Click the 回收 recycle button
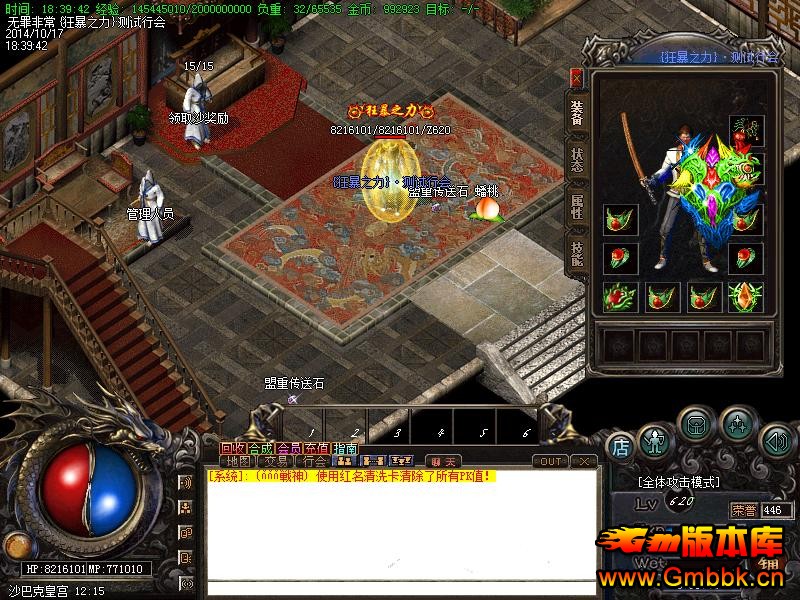The image size is (800, 600). point(232,448)
